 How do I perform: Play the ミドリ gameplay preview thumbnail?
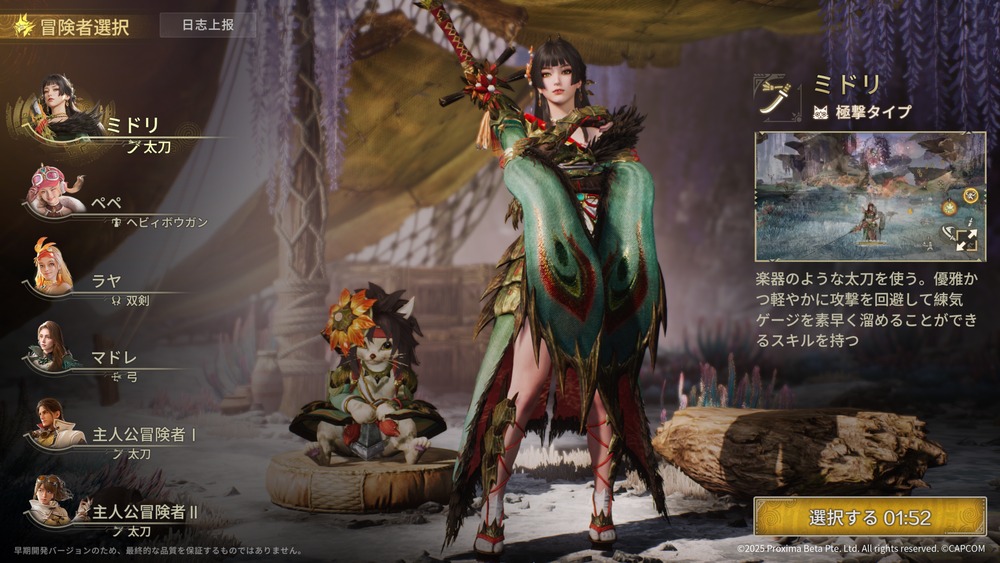coord(860,196)
